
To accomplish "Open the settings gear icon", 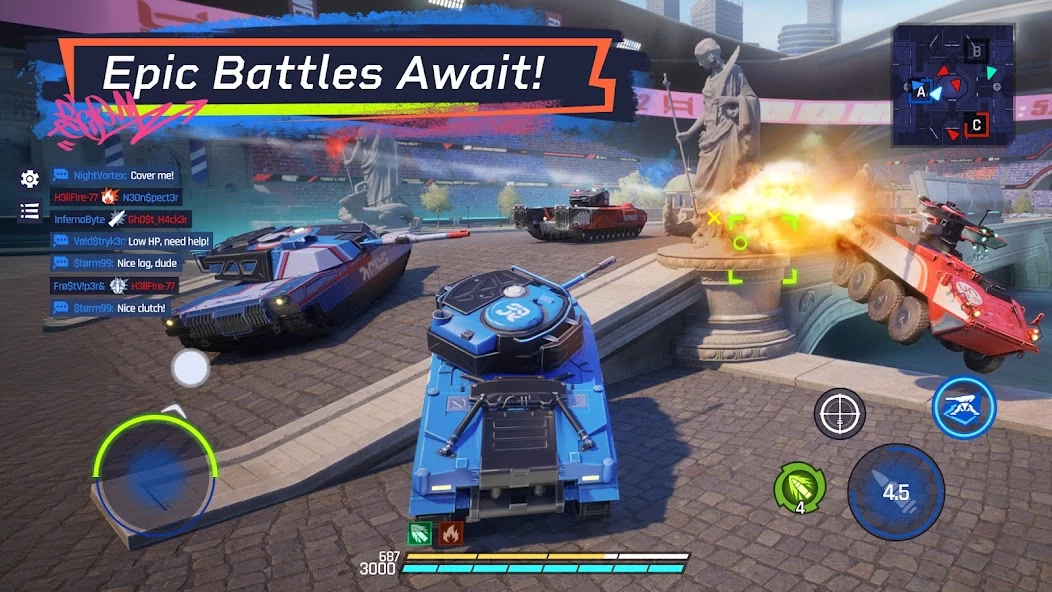I will pos(30,179).
